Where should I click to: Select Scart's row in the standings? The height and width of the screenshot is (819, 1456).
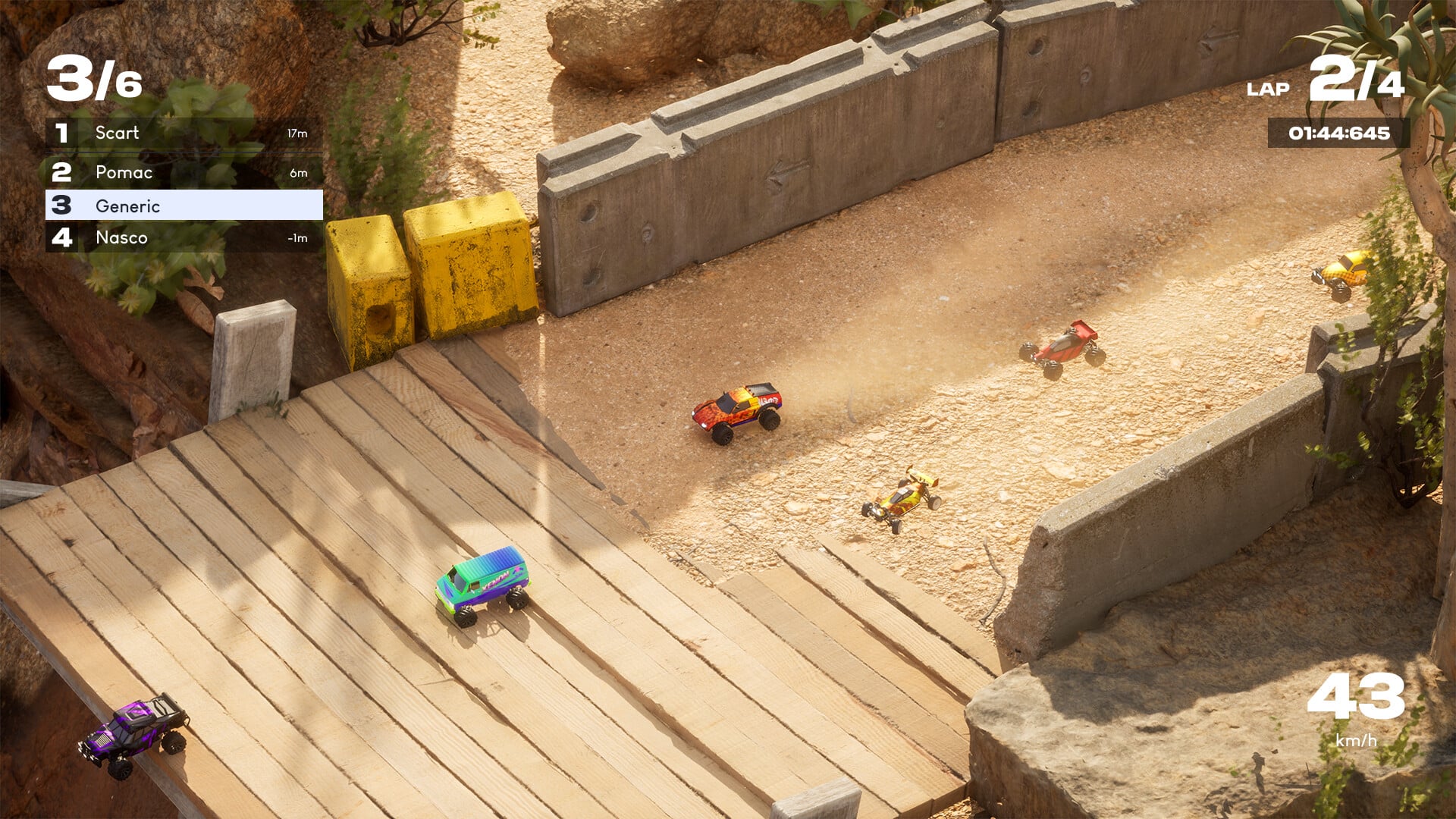coord(184,133)
